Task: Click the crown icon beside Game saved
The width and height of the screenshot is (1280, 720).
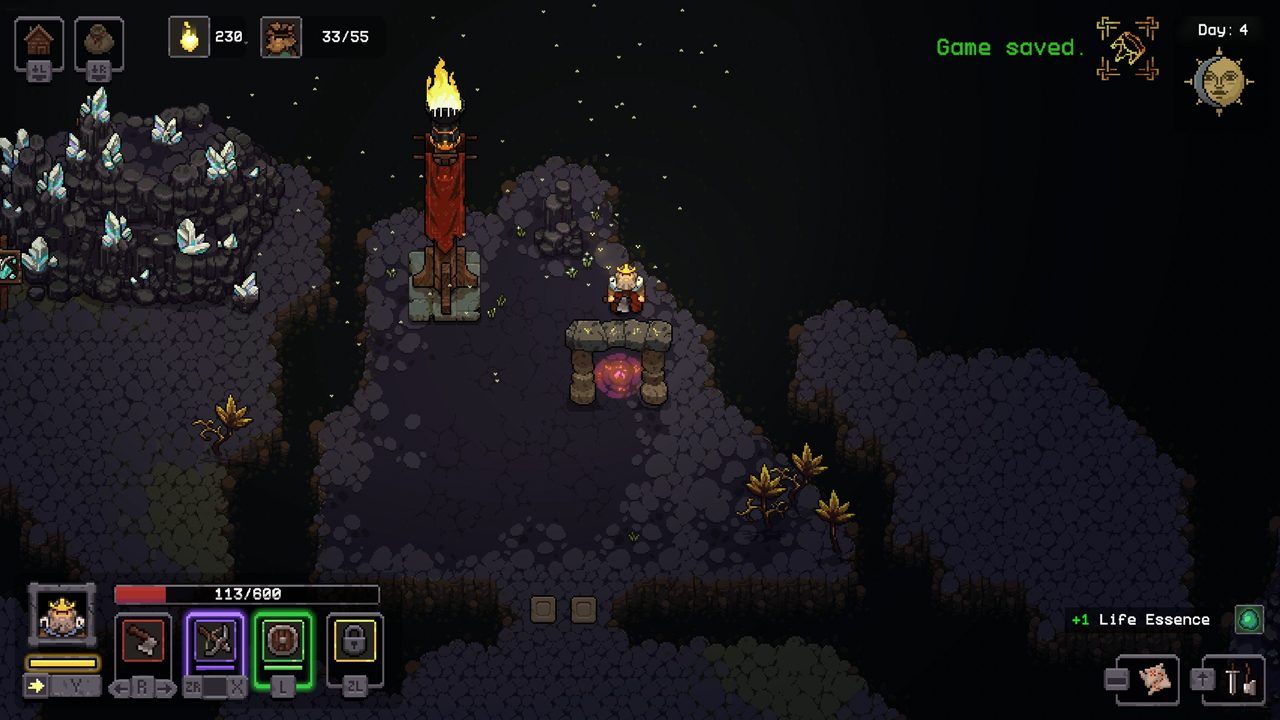Action: pos(1128,47)
